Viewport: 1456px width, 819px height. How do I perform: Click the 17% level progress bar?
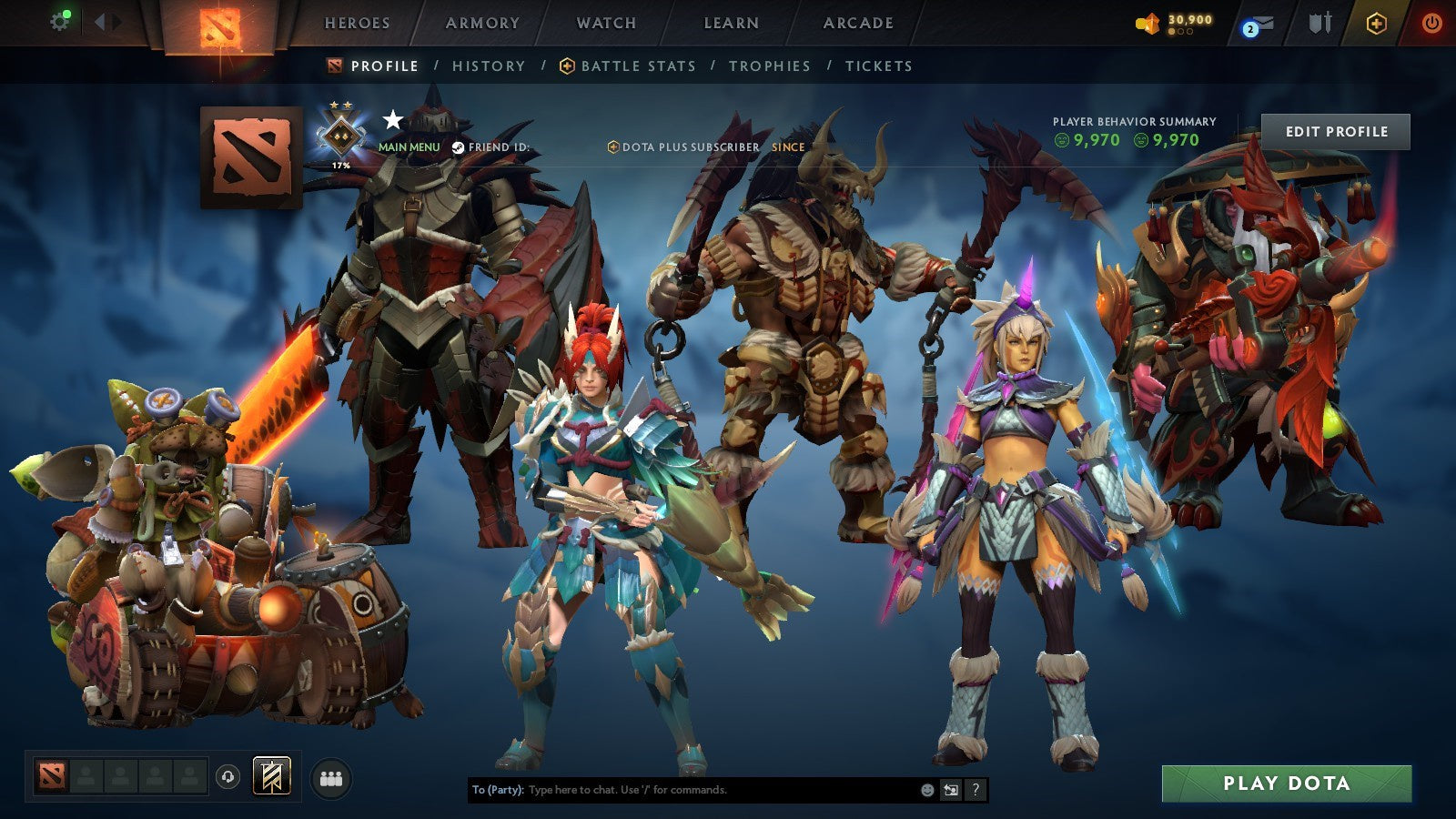tap(341, 166)
